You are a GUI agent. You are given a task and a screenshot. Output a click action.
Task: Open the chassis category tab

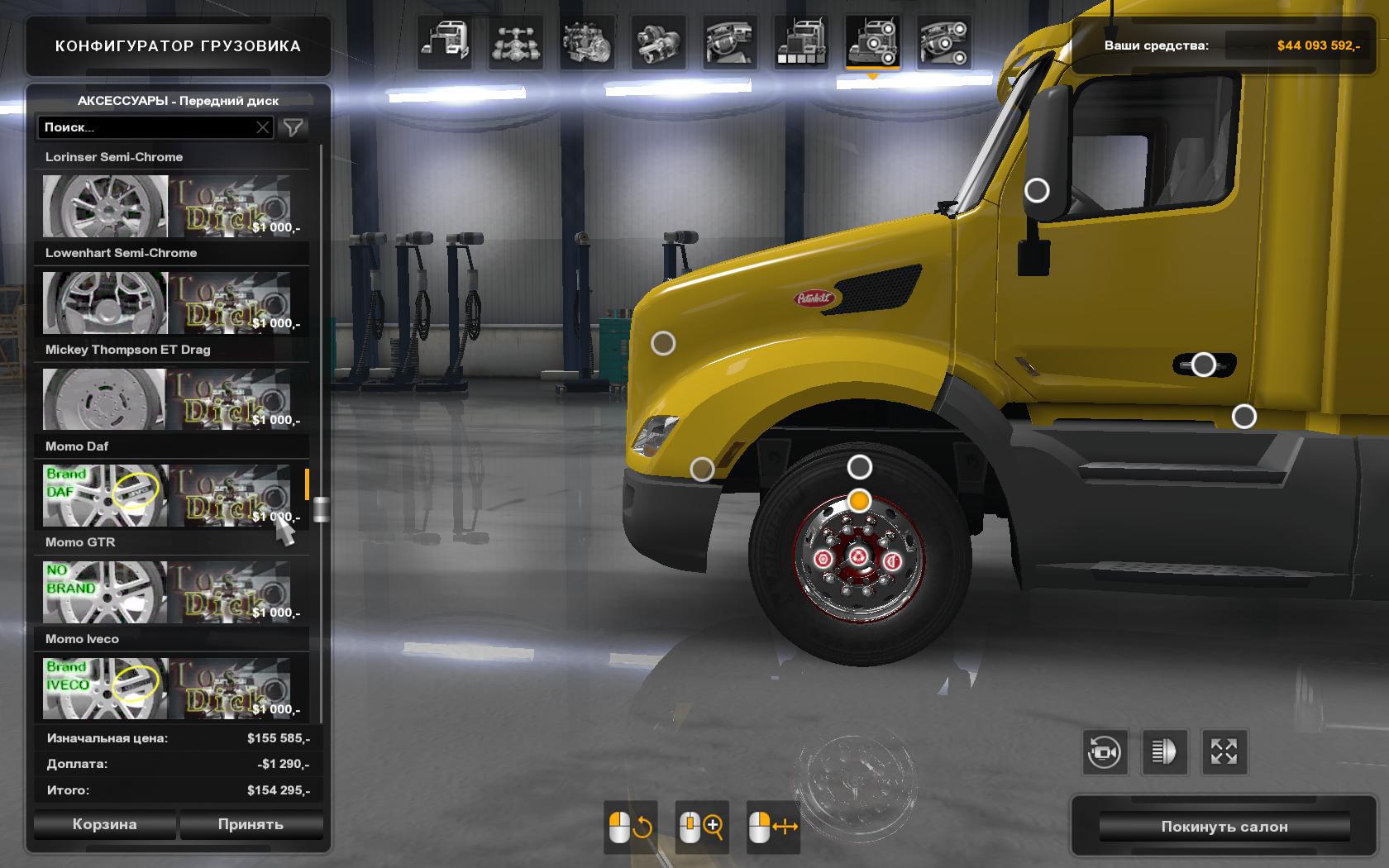(516, 41)
